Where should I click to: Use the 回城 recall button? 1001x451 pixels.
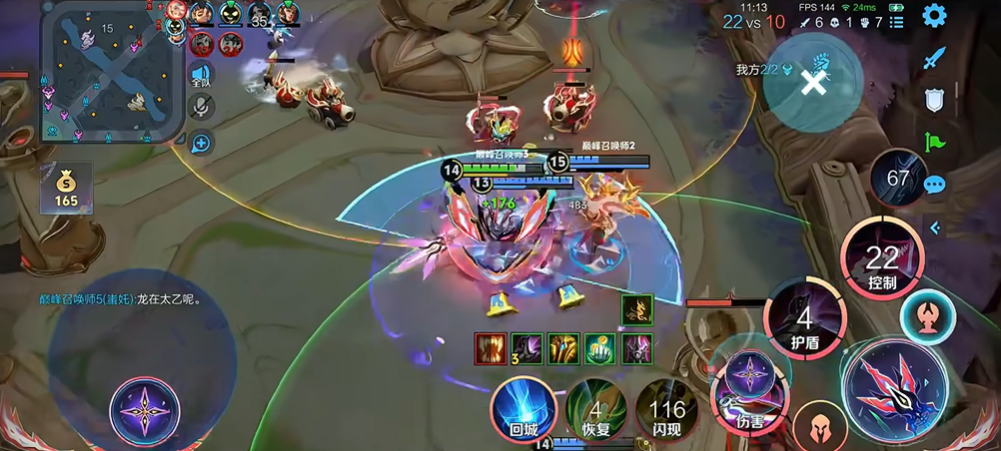pos(523,410)
